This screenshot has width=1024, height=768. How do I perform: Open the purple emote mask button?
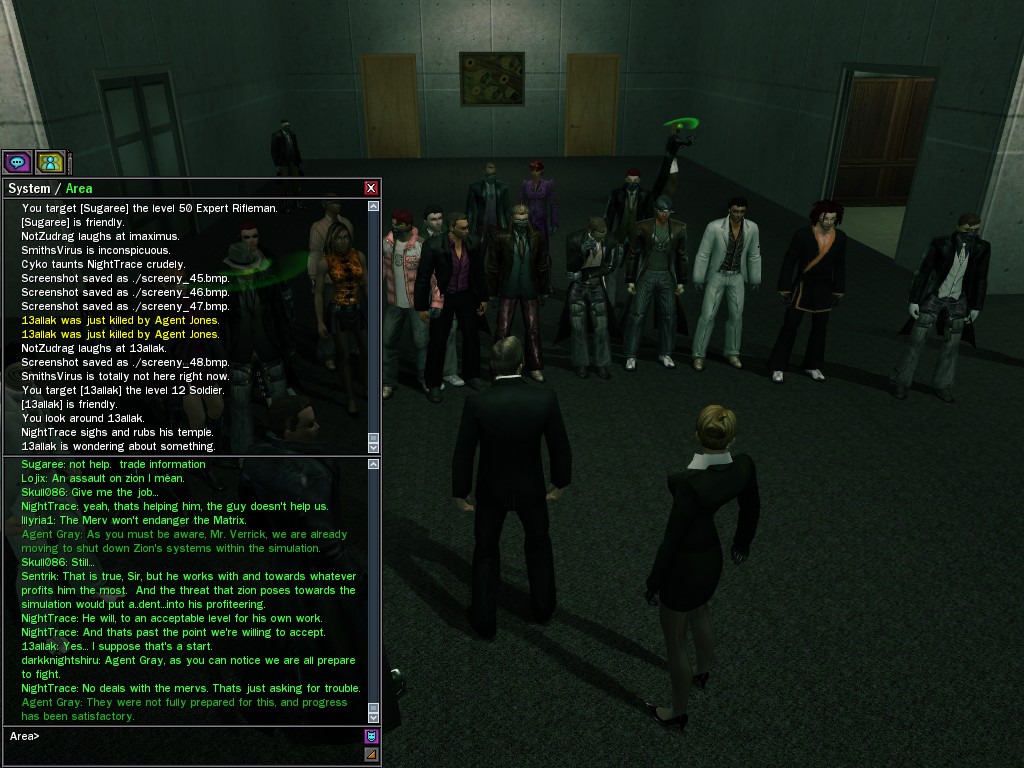tap(371, 737)
